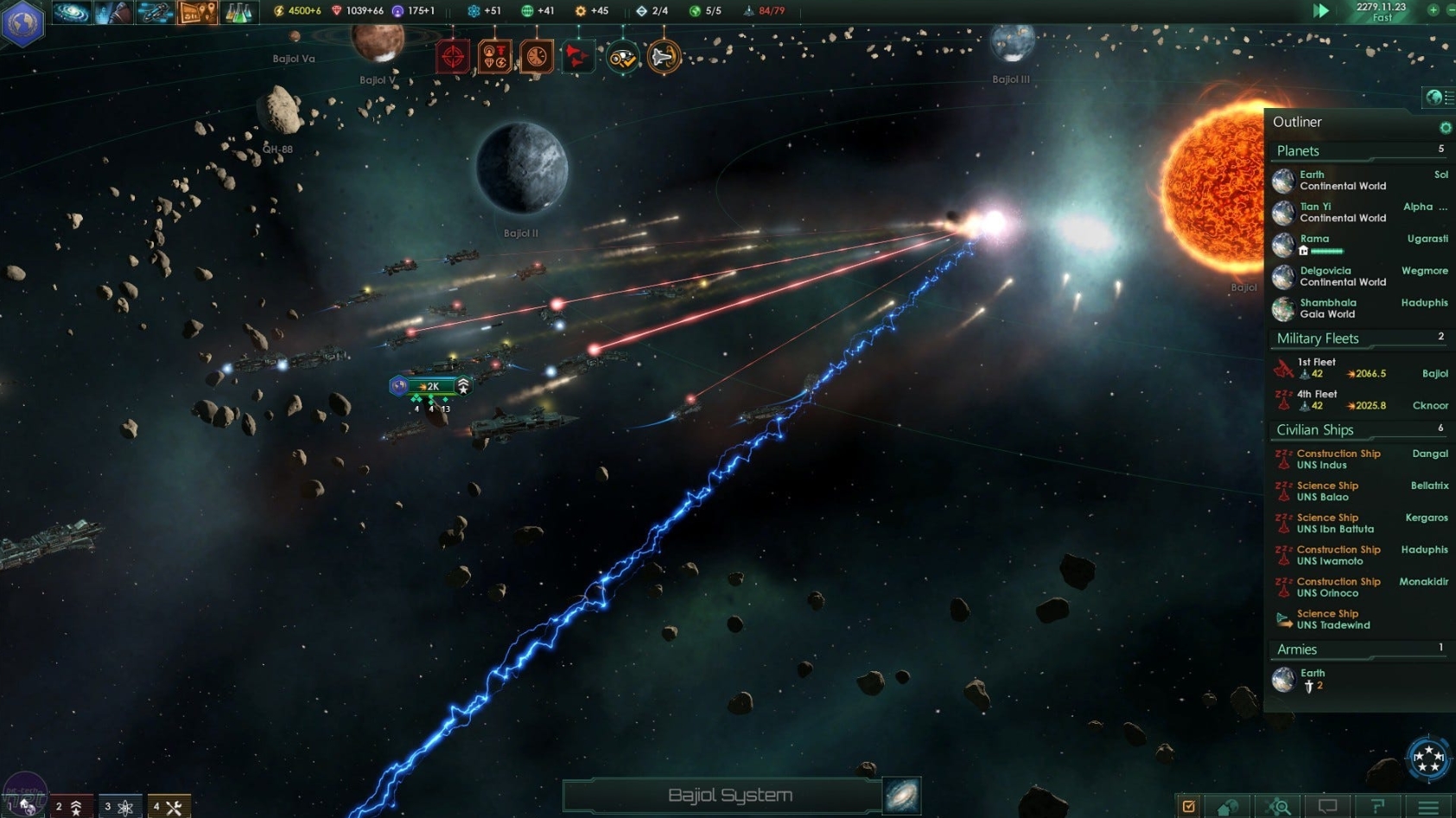Pause the game with the speed arrow
Screen dimensions: 1456x818
pos(1319,10)
